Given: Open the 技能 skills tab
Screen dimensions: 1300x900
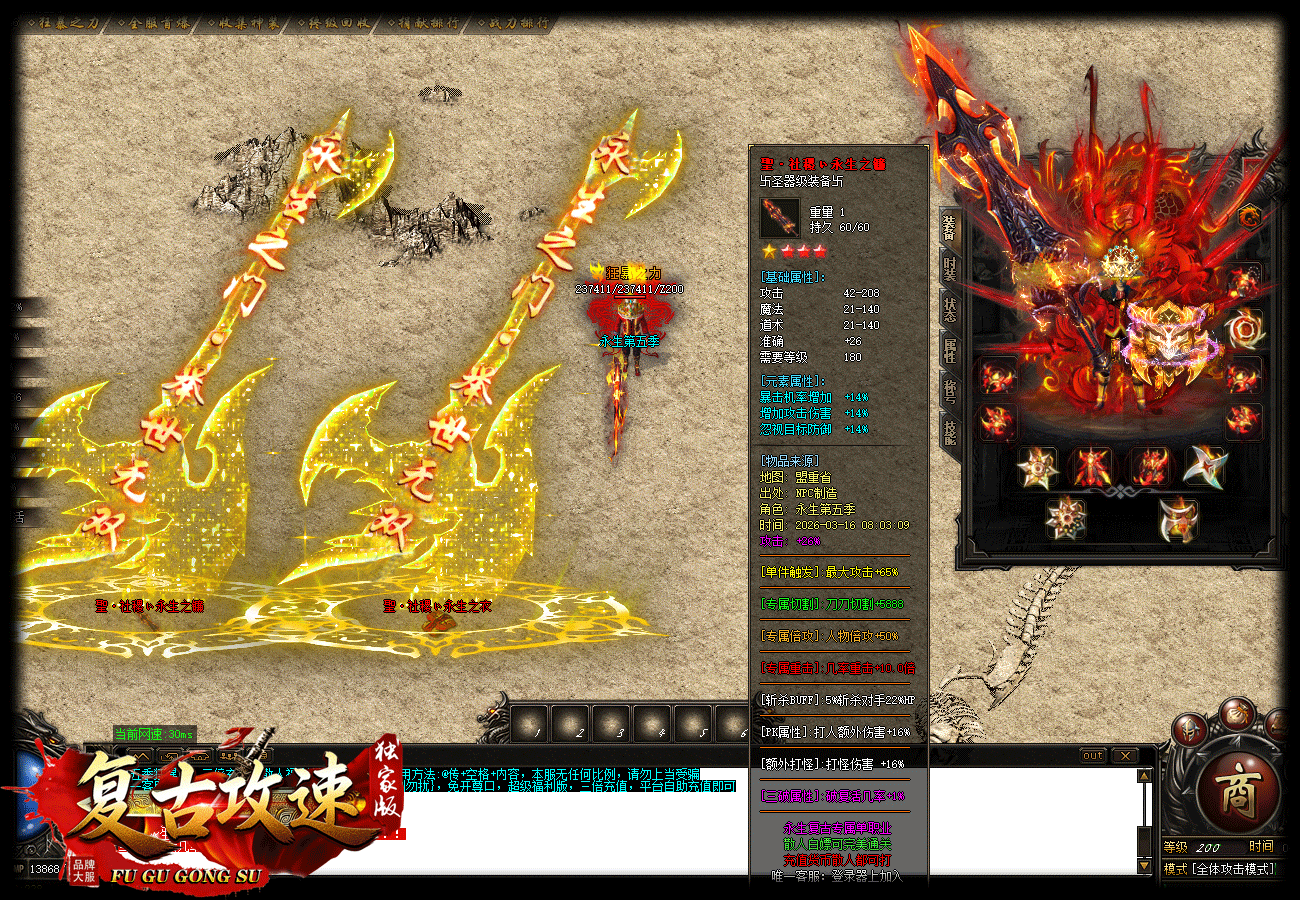Looking at the screenshot, I should tap(949, 431).
